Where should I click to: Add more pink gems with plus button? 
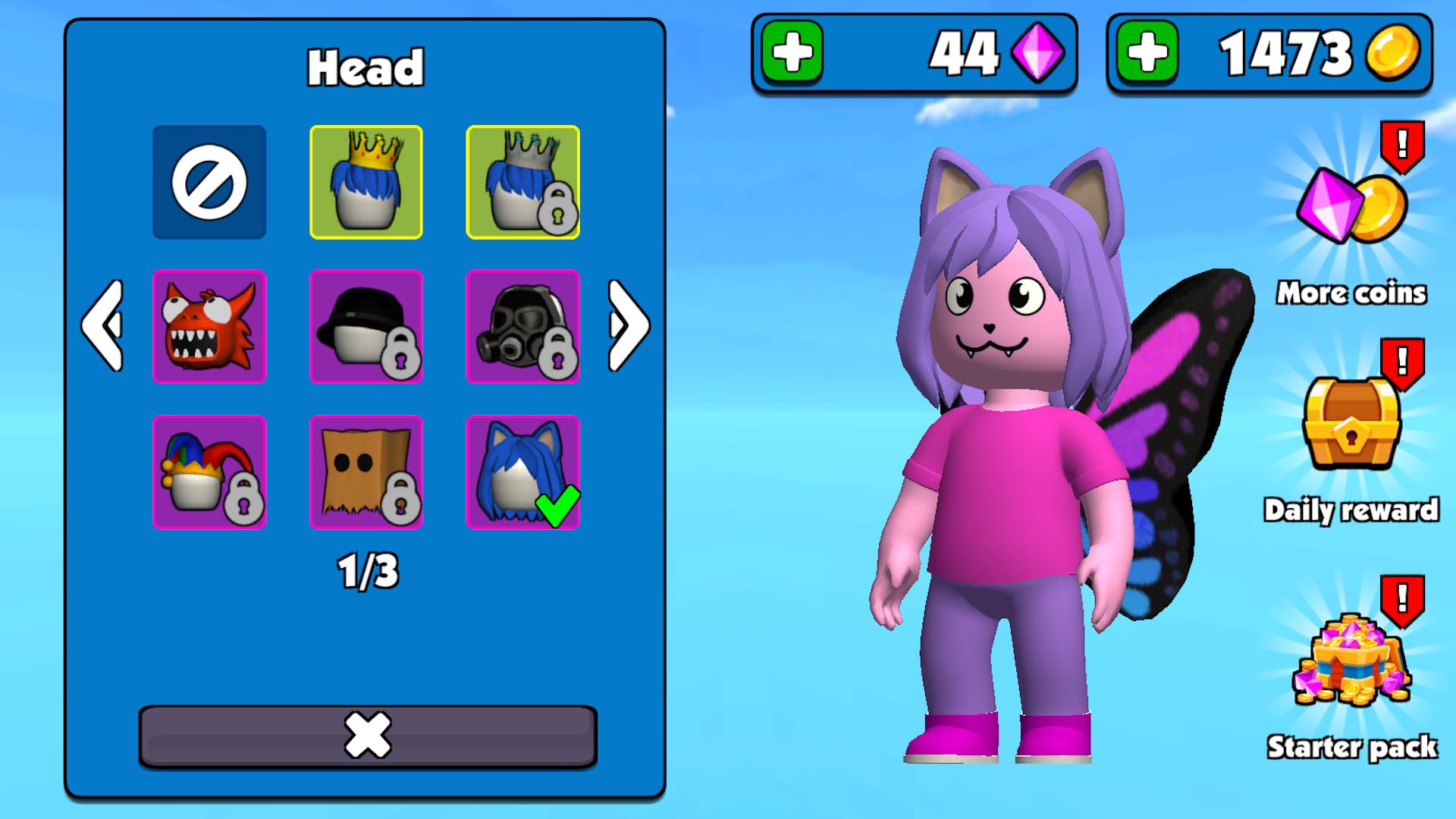tap(792, 52)
